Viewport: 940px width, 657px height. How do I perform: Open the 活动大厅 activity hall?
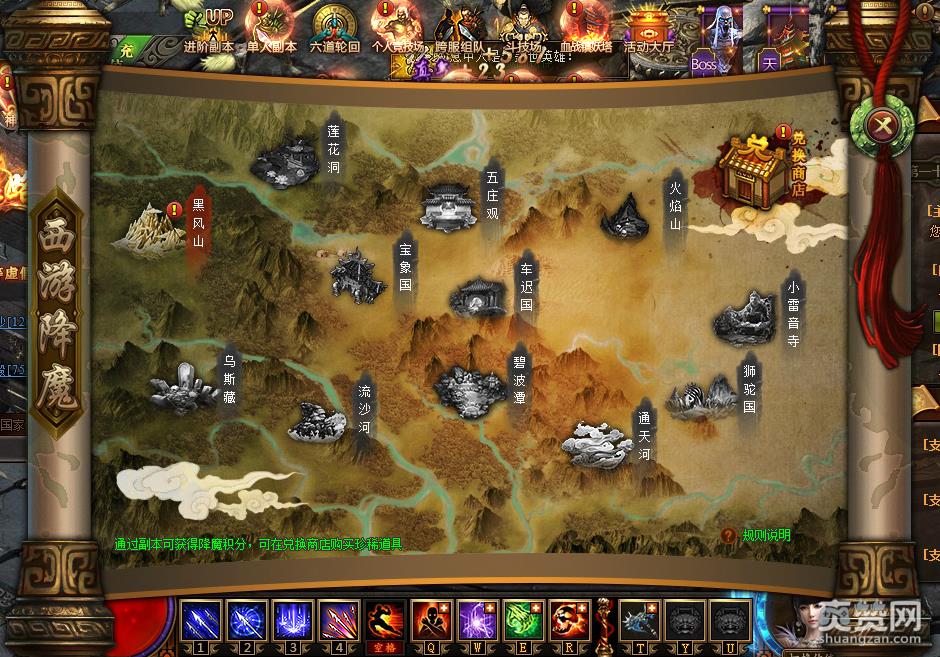648,30
